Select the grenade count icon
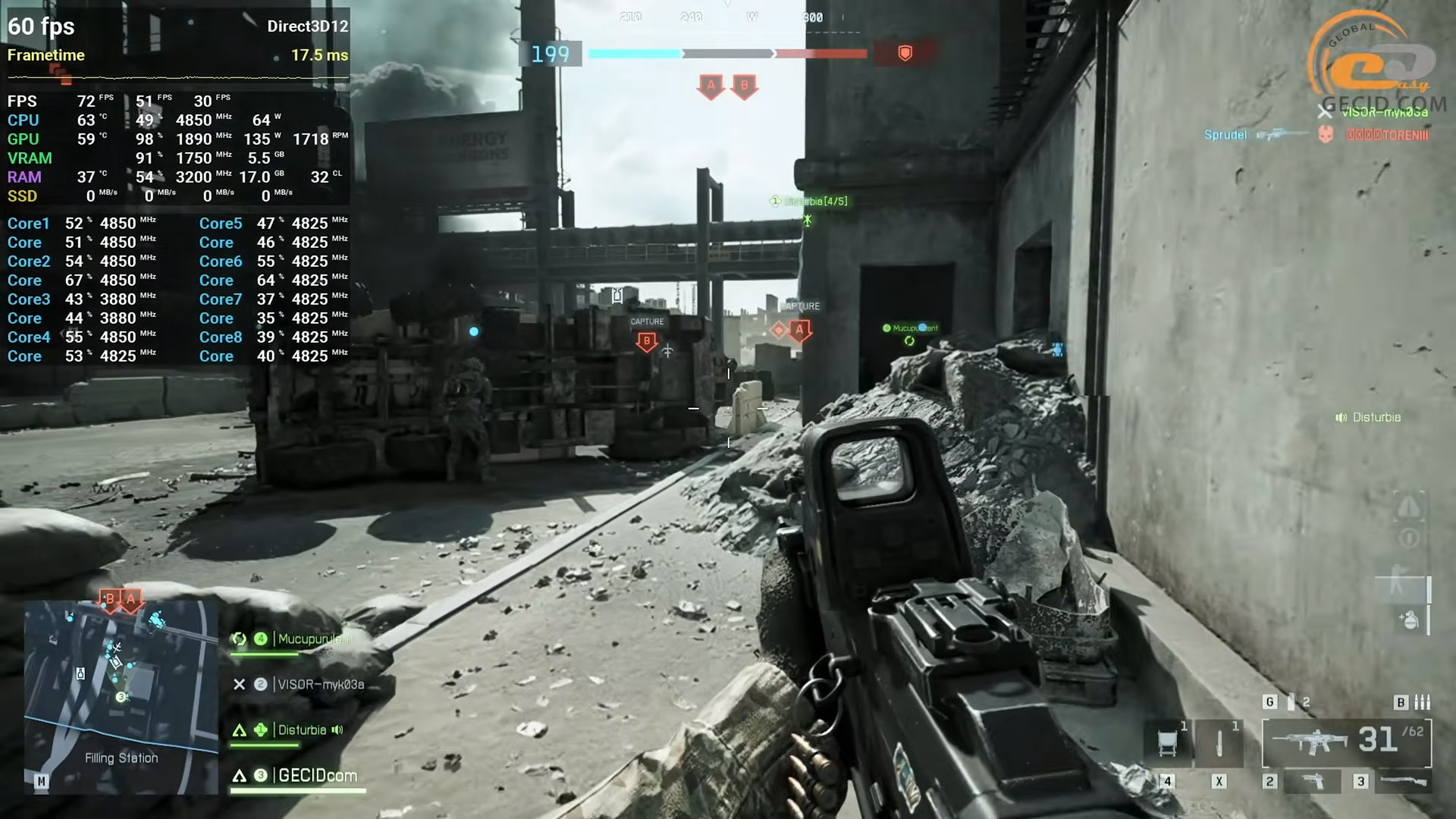This screenshot has width=1456, height=819. [1291, 702]
